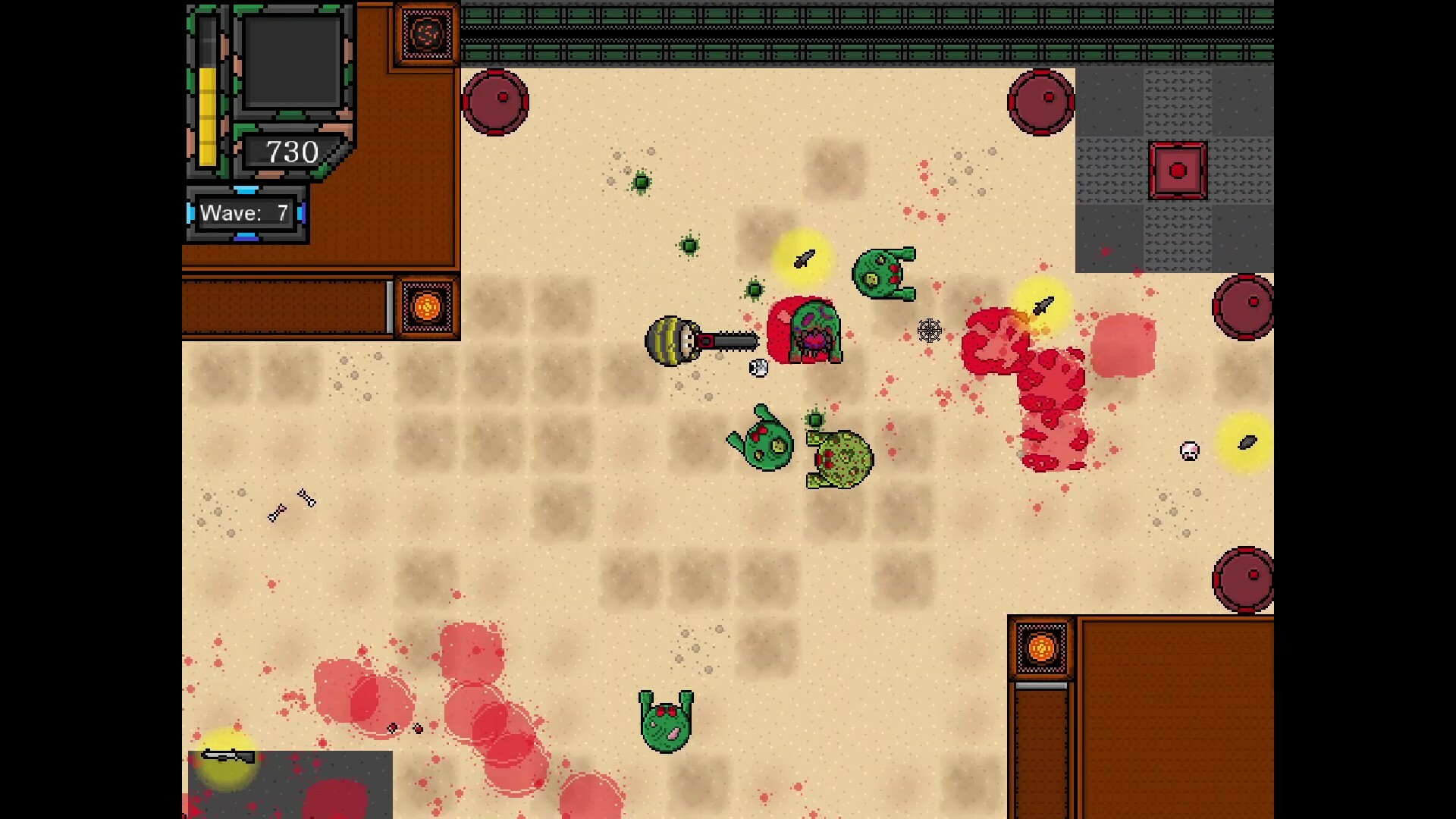Click the red landmine in the top-right gray area
The width and height of the screenshot is (1456, 819).
(1178, 170)
